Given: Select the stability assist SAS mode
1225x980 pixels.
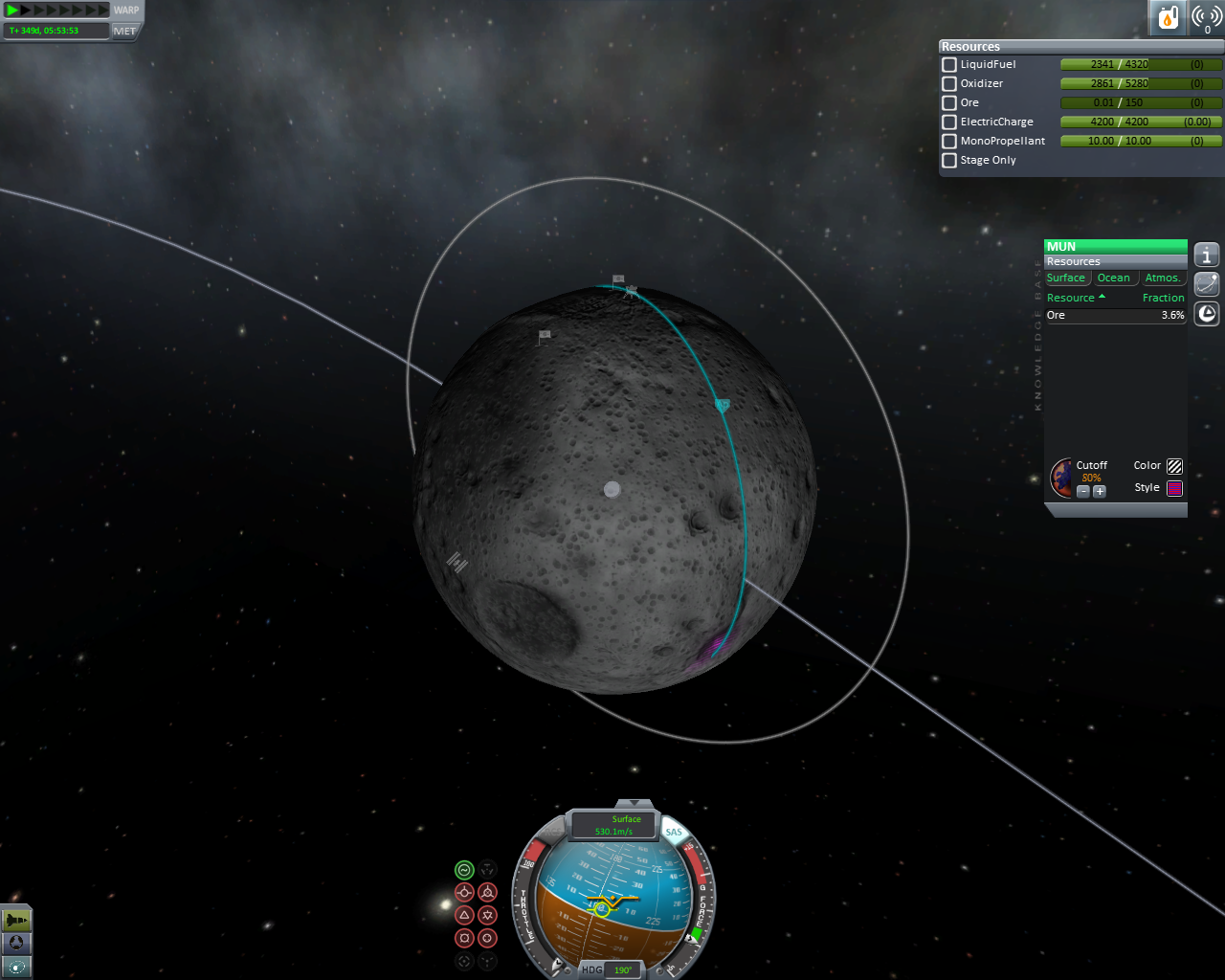Looking at the screenshot, I should click(464, 870).
